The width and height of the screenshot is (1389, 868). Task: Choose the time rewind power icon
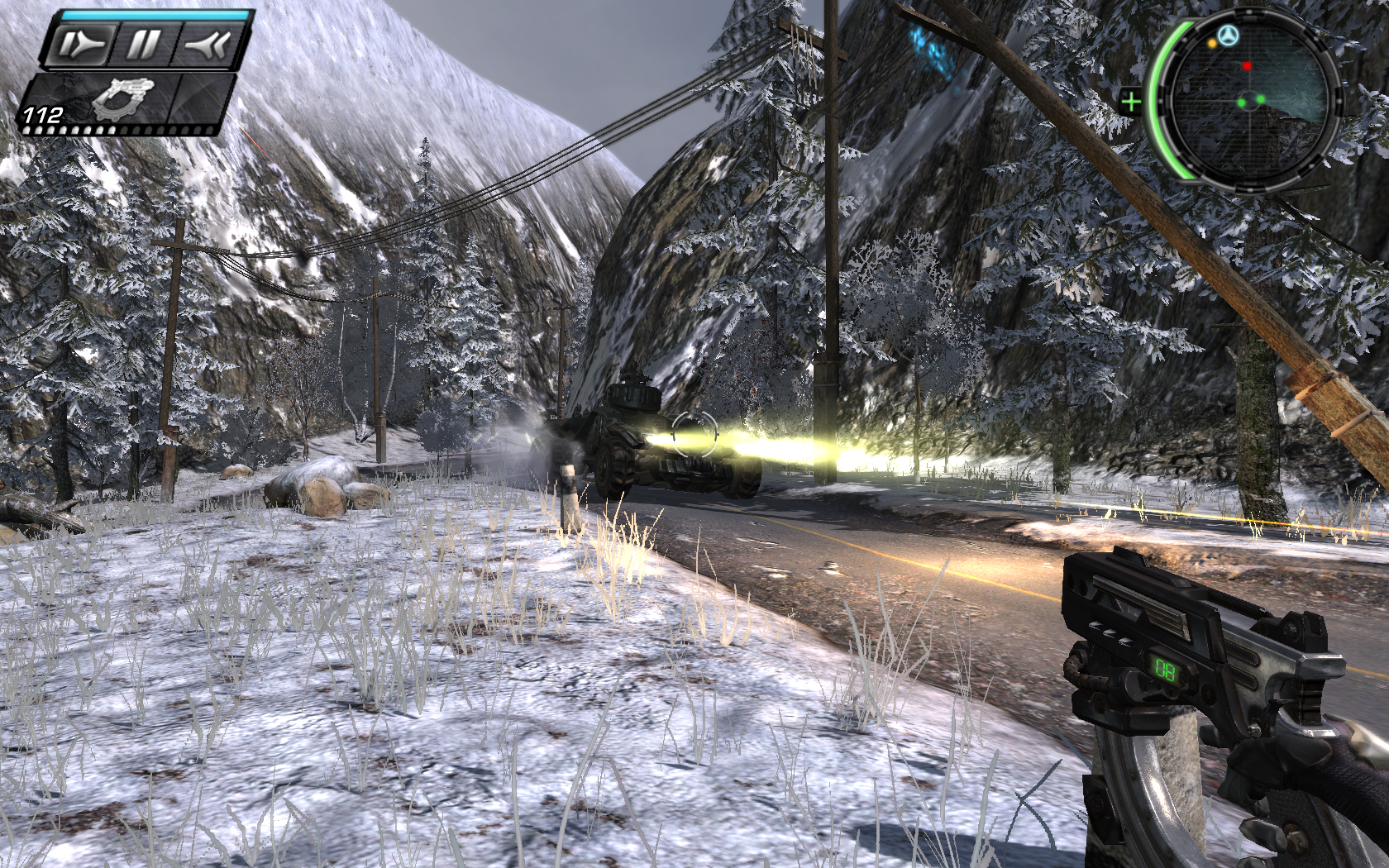coord(207,45)
